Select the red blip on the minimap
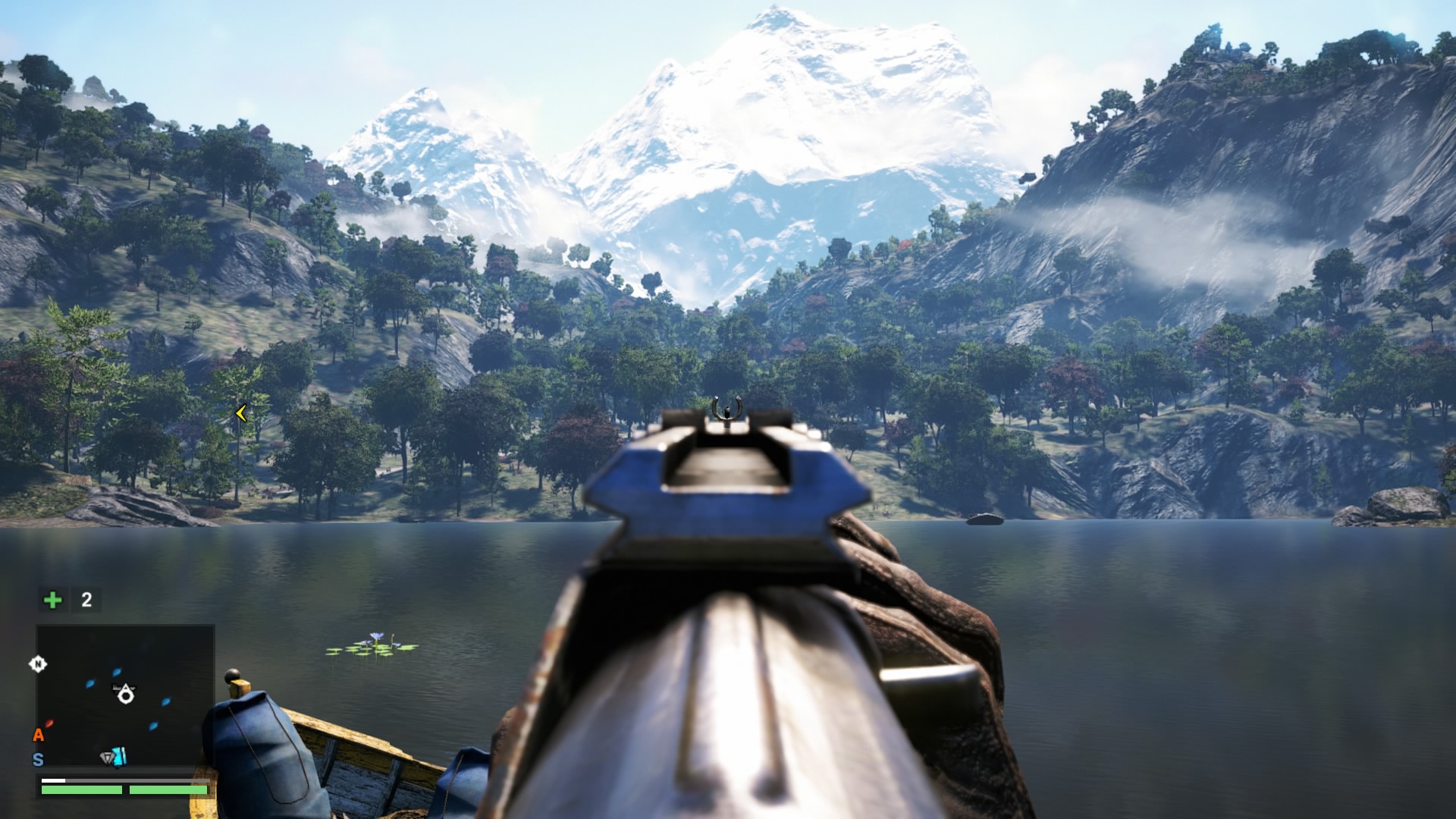Screen dimensions: 1456x819 pyautogui.click(x=49, y=723)
